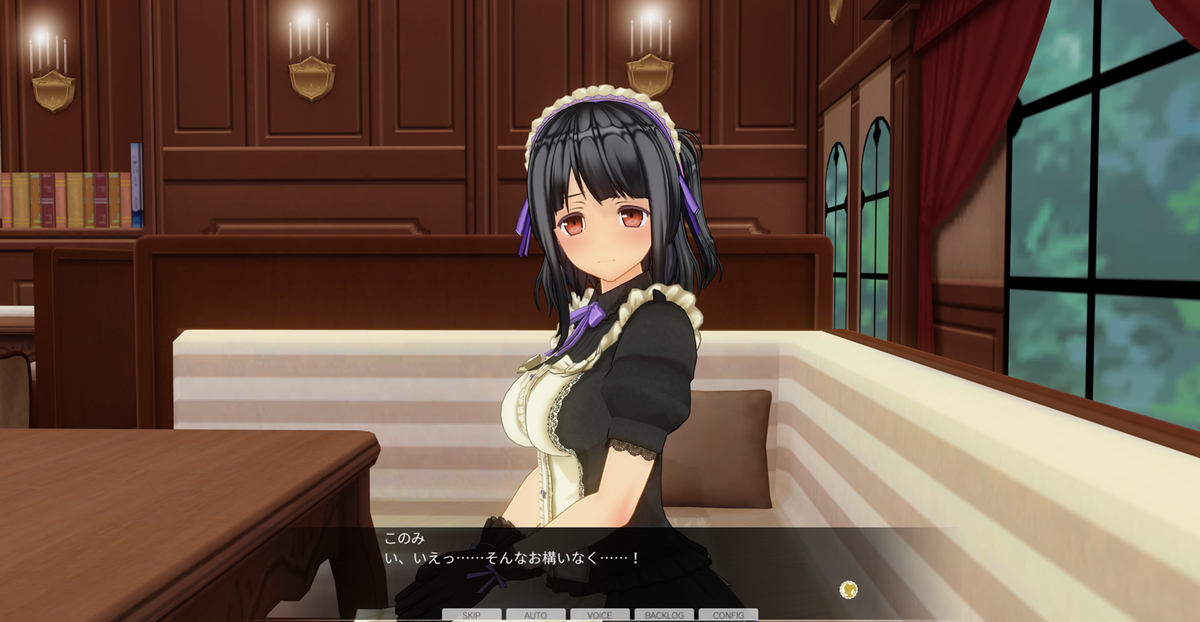Viewport: 1200px width, 622px height.
Task: Enable AUTO dialogue advance
Action: click(x=536, y=615)
